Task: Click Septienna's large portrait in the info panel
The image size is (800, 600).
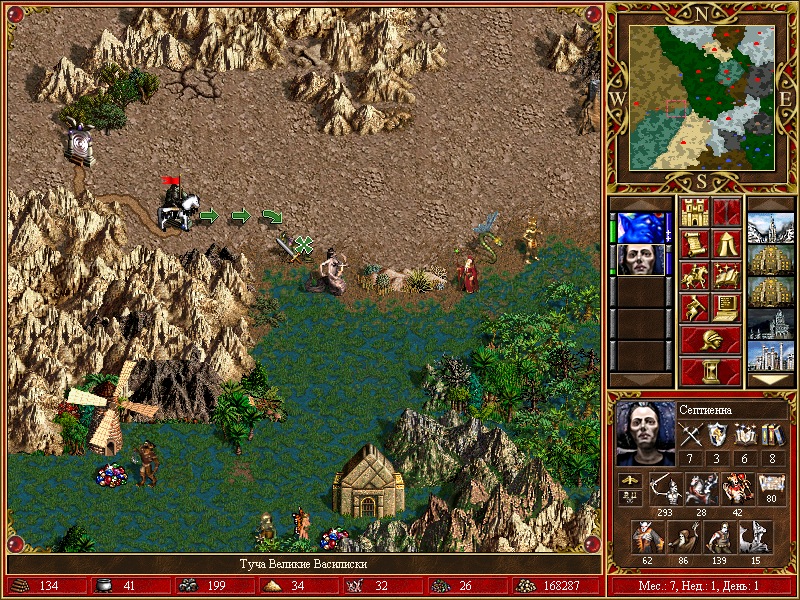Action: [x=645, y=433]
